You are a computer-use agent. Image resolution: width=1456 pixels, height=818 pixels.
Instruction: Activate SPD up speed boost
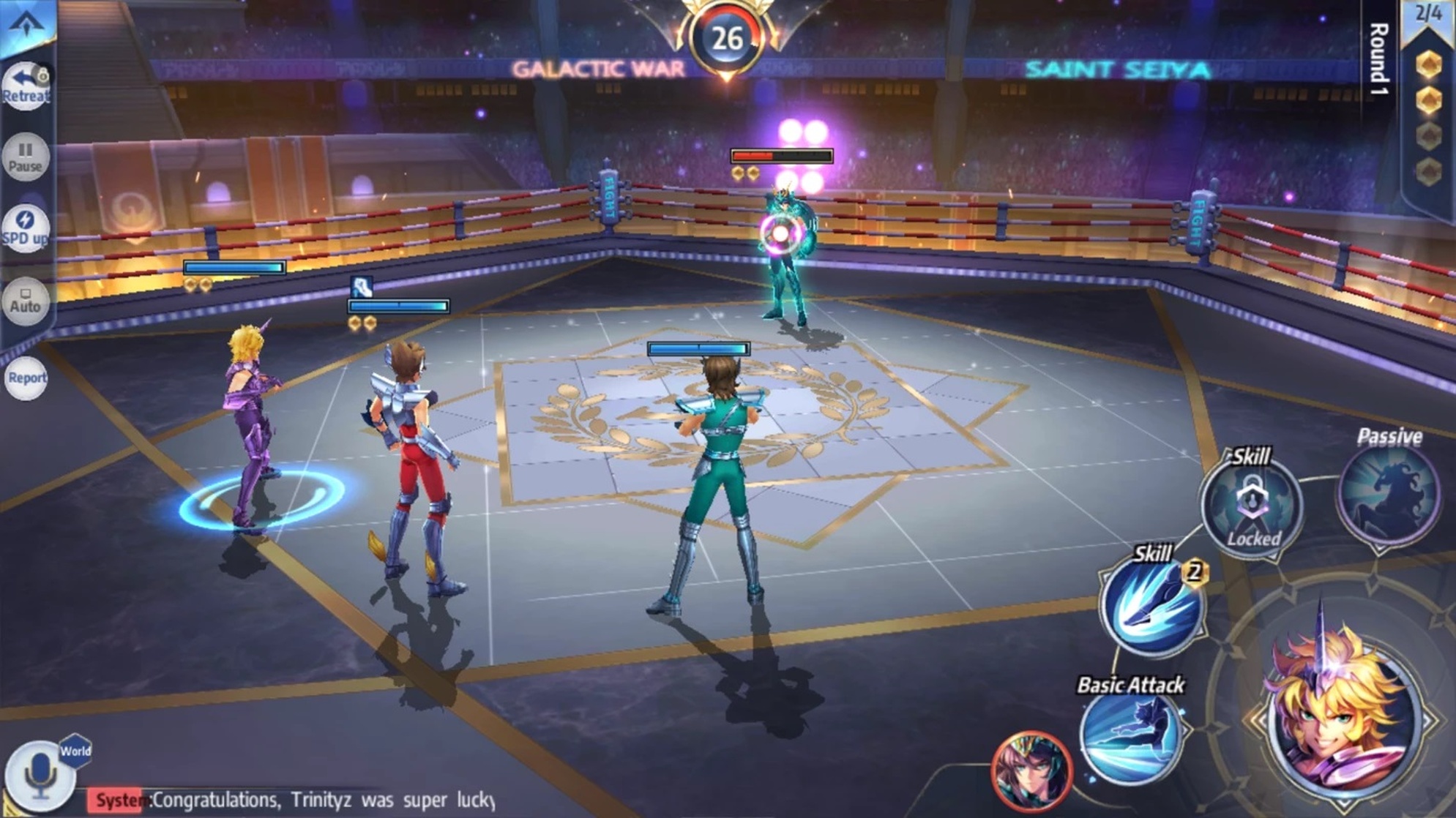click(26, 228)
